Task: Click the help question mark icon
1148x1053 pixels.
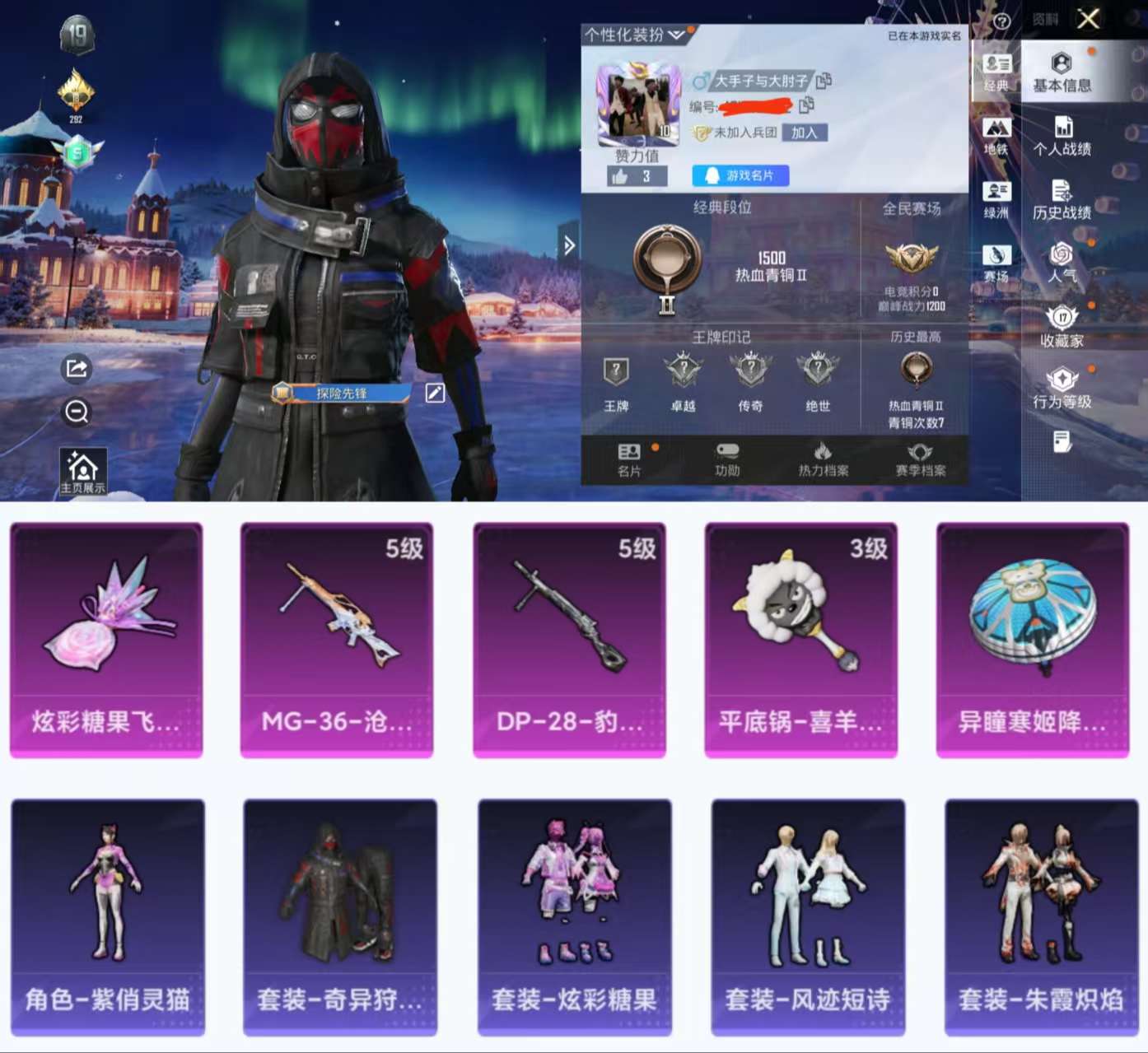Action: tap(1001, 21)
